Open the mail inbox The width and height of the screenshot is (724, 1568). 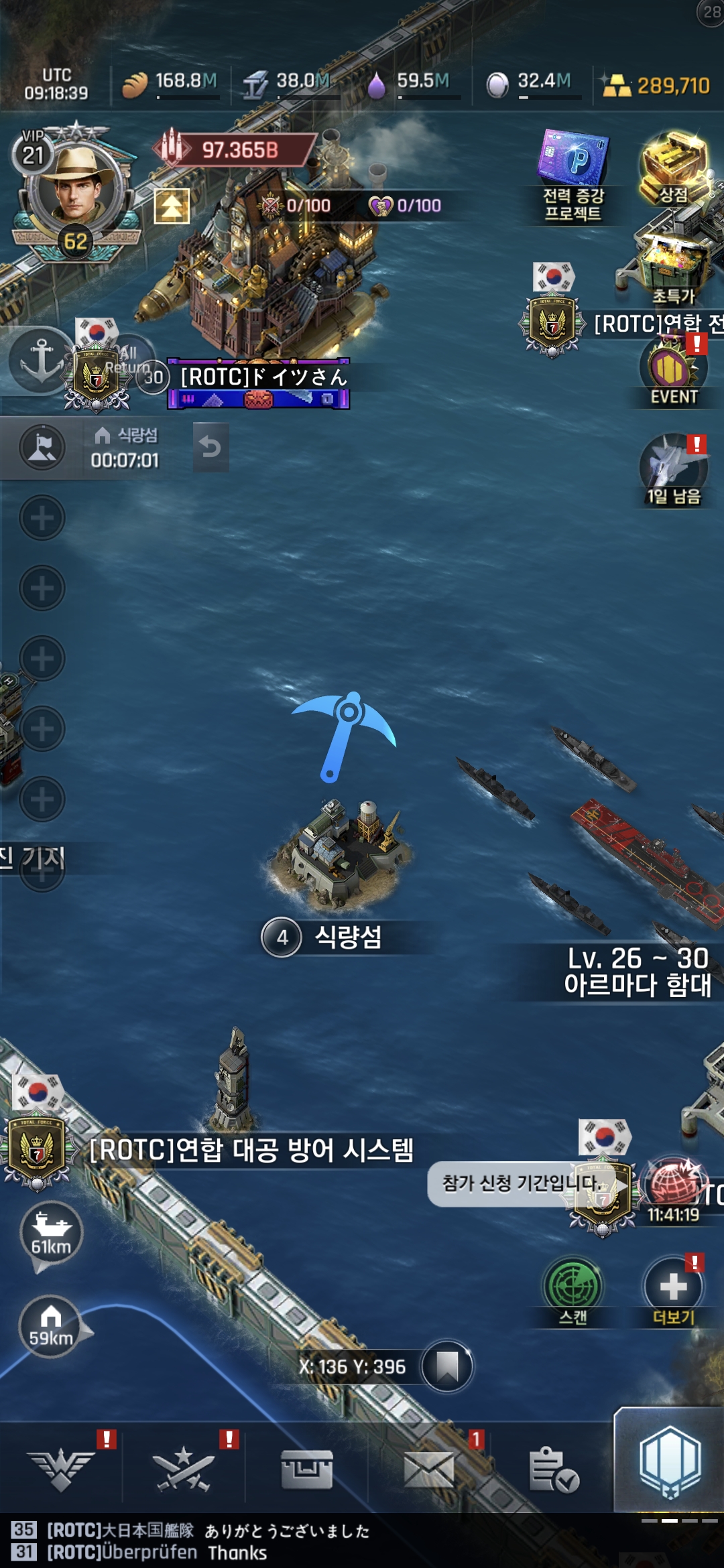429,1469
